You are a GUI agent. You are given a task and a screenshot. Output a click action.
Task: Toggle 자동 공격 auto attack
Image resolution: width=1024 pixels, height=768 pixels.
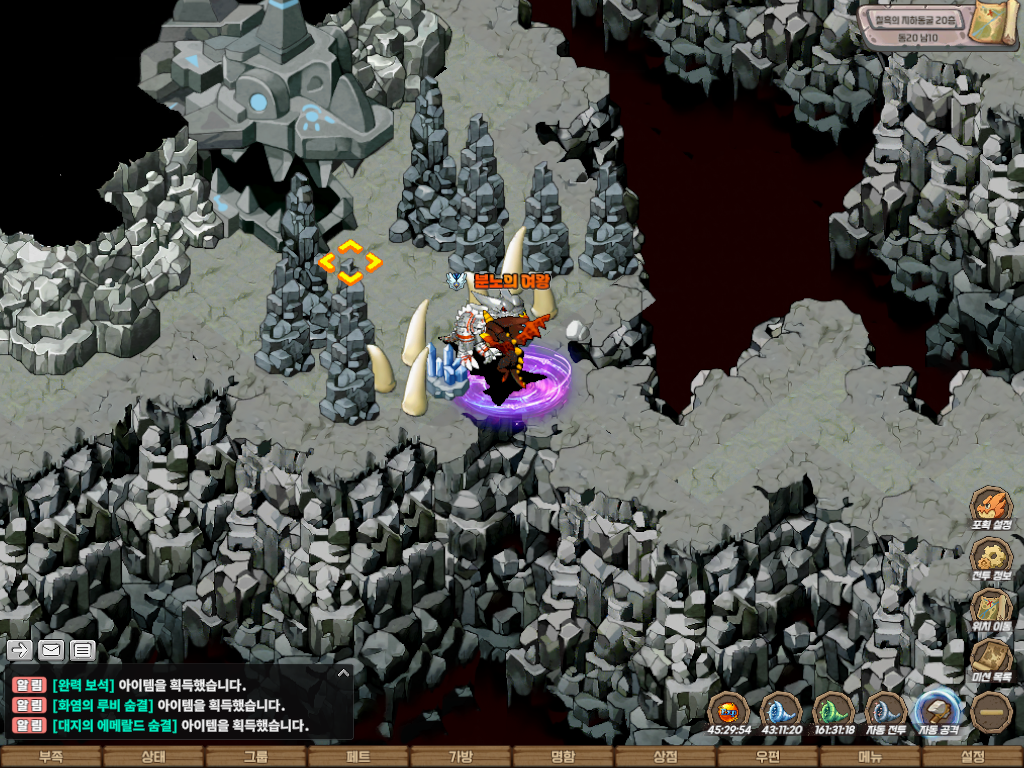[939, 711]
